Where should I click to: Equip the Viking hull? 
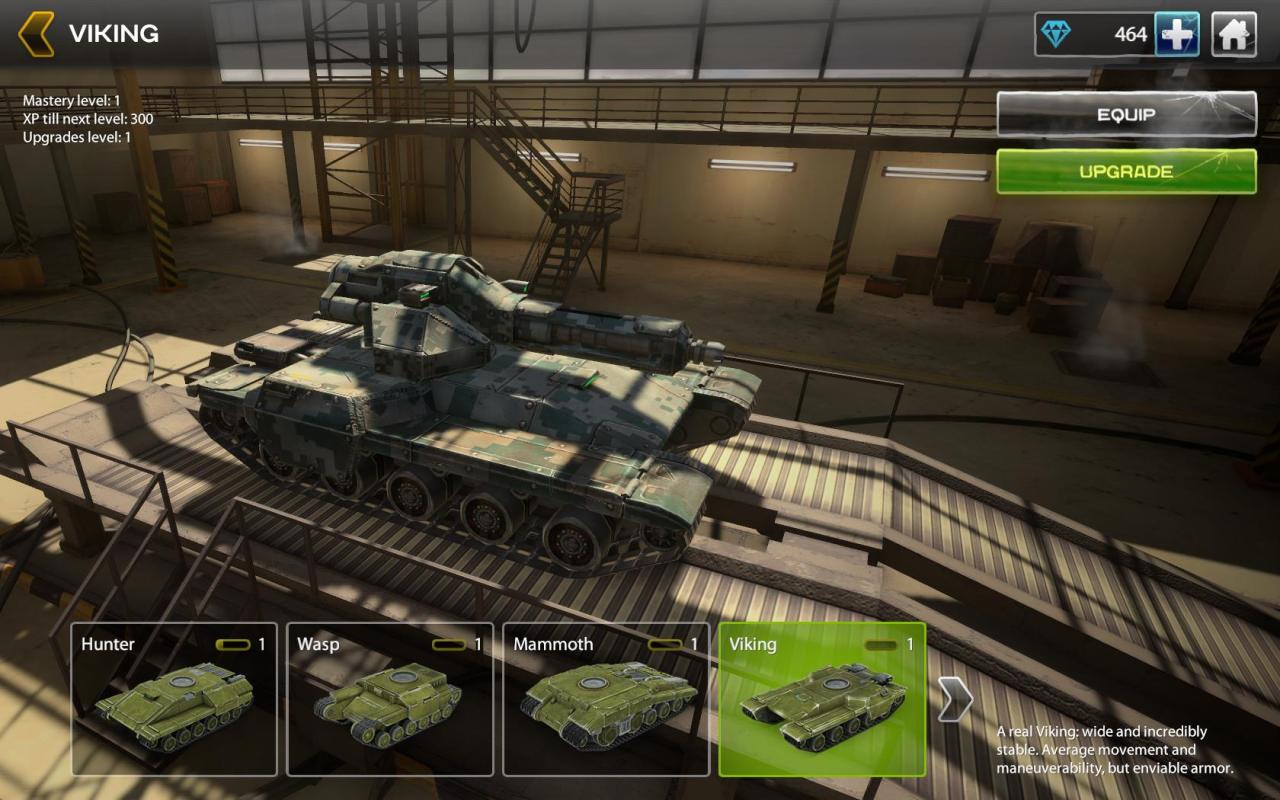pos(1126,114)
